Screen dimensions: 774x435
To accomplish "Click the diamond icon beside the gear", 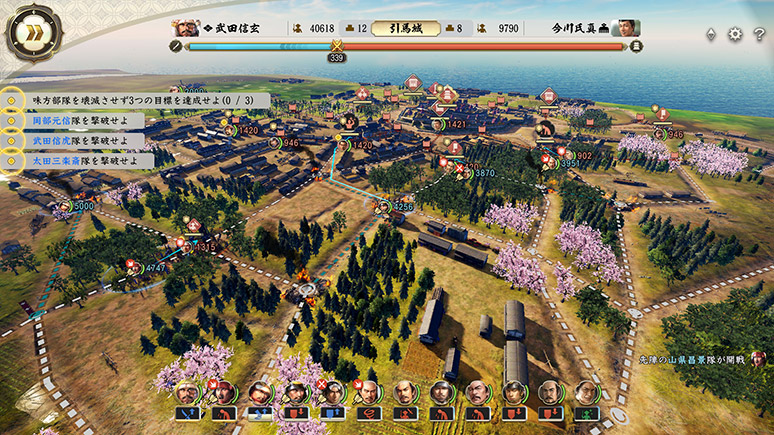I will (x=711, y=34).
